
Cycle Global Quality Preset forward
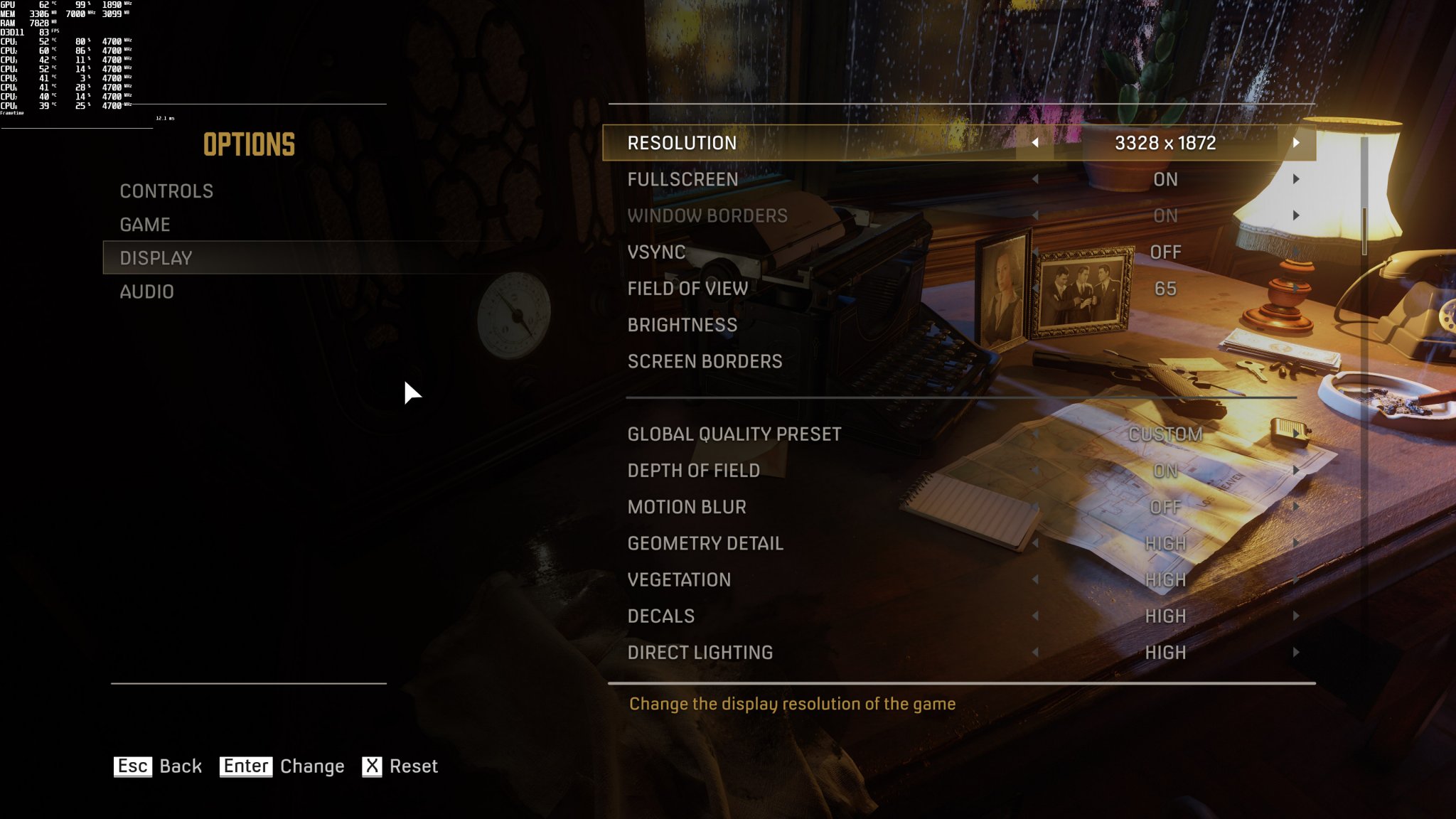[1297, 434]
